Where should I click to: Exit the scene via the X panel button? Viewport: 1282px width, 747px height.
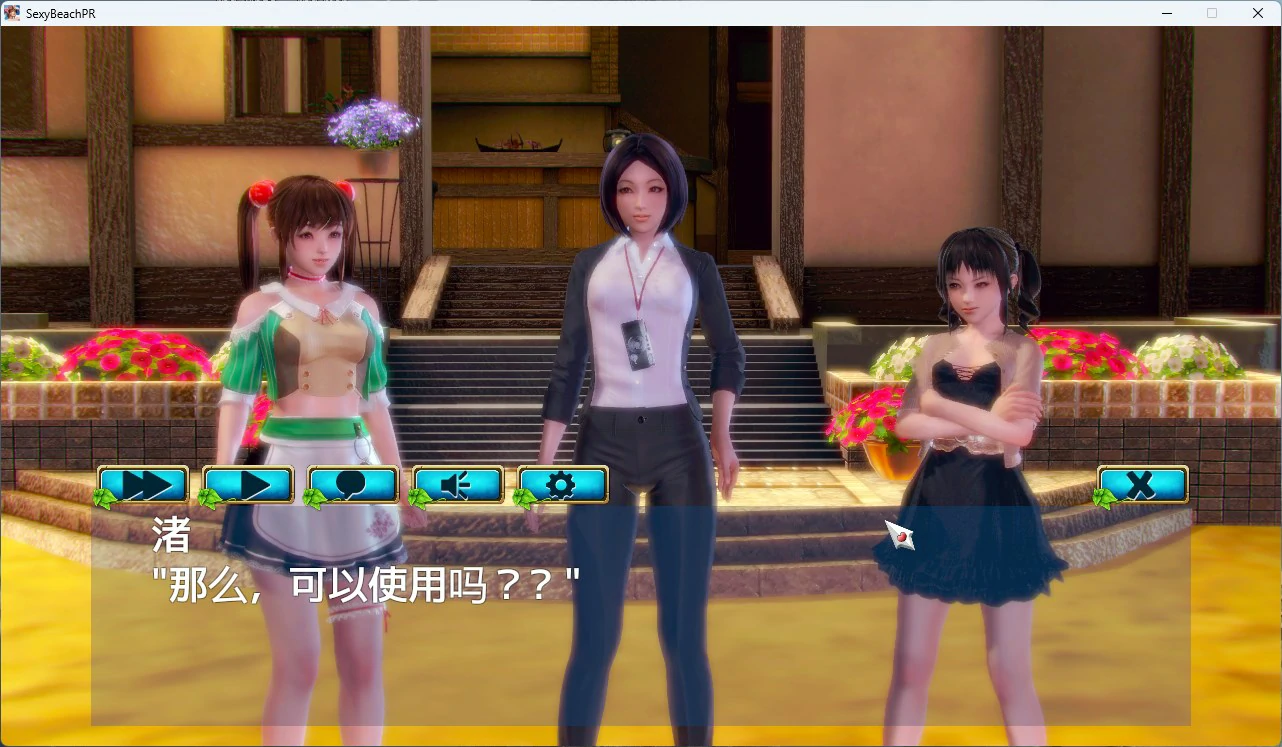1141,485
